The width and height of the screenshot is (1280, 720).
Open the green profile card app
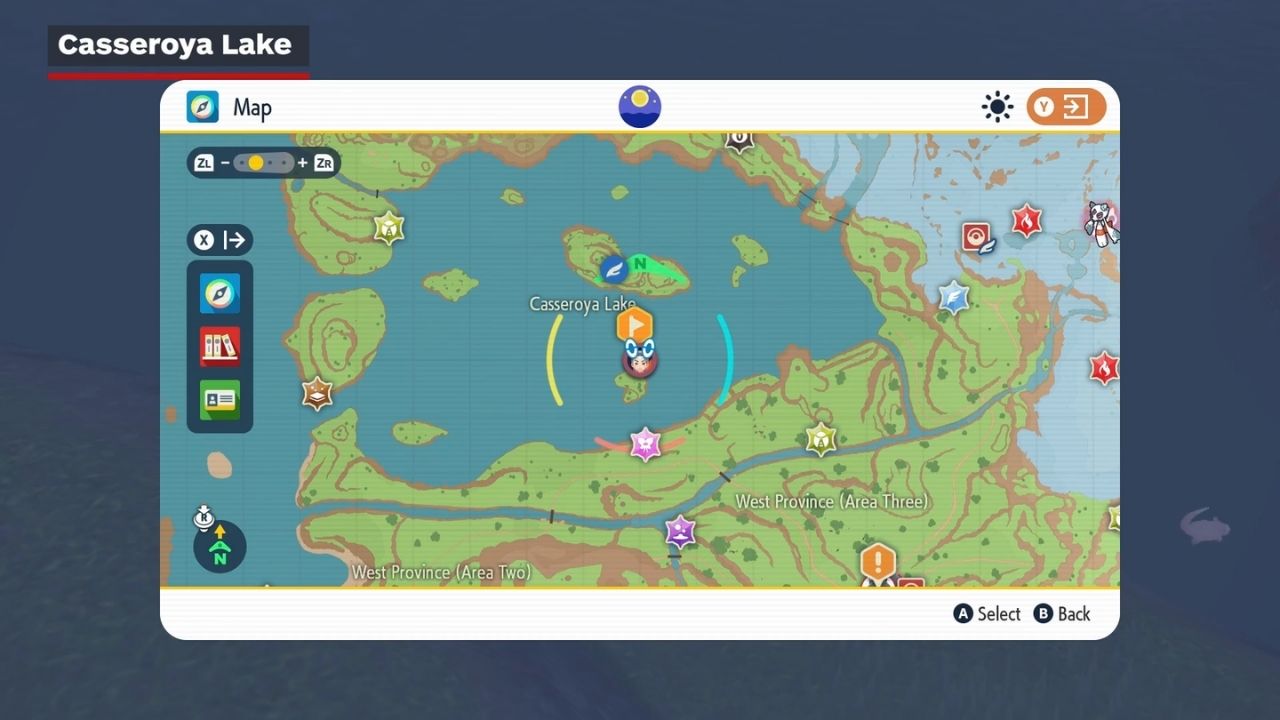coord(220,400)
